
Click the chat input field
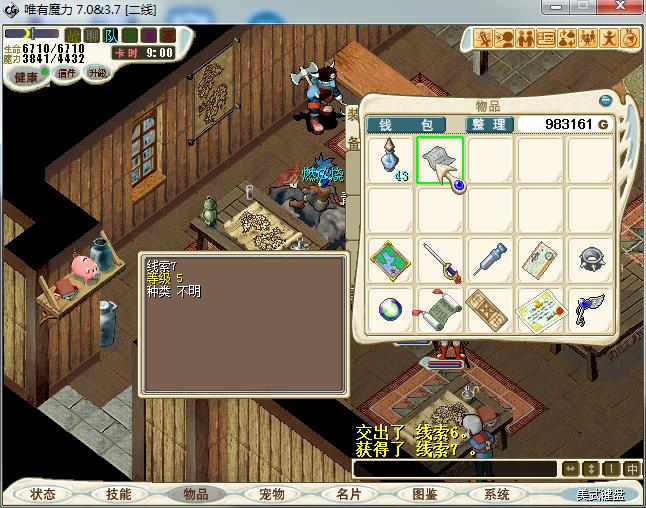point(455,468)
